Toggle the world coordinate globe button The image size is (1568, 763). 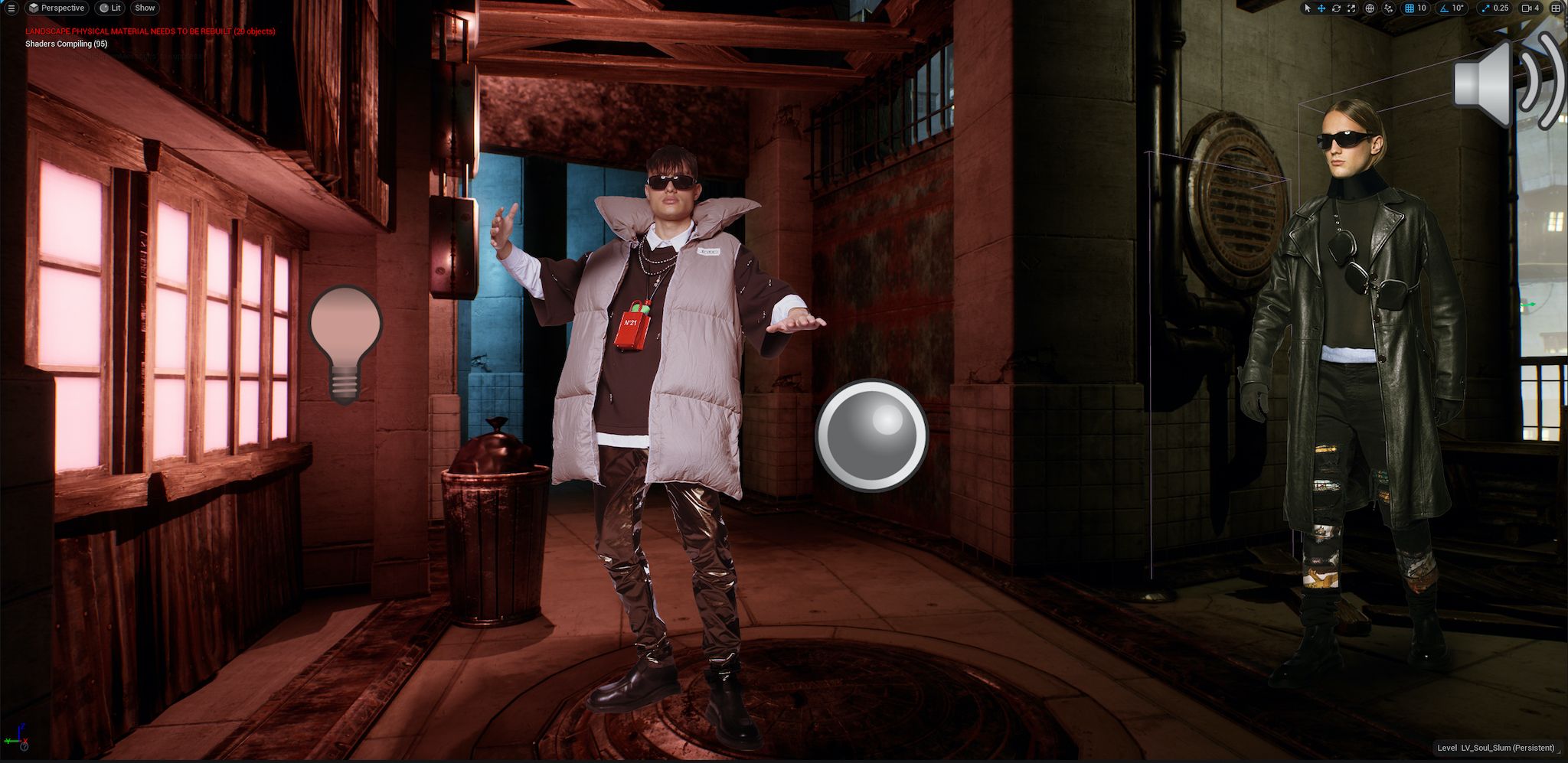1370,8
